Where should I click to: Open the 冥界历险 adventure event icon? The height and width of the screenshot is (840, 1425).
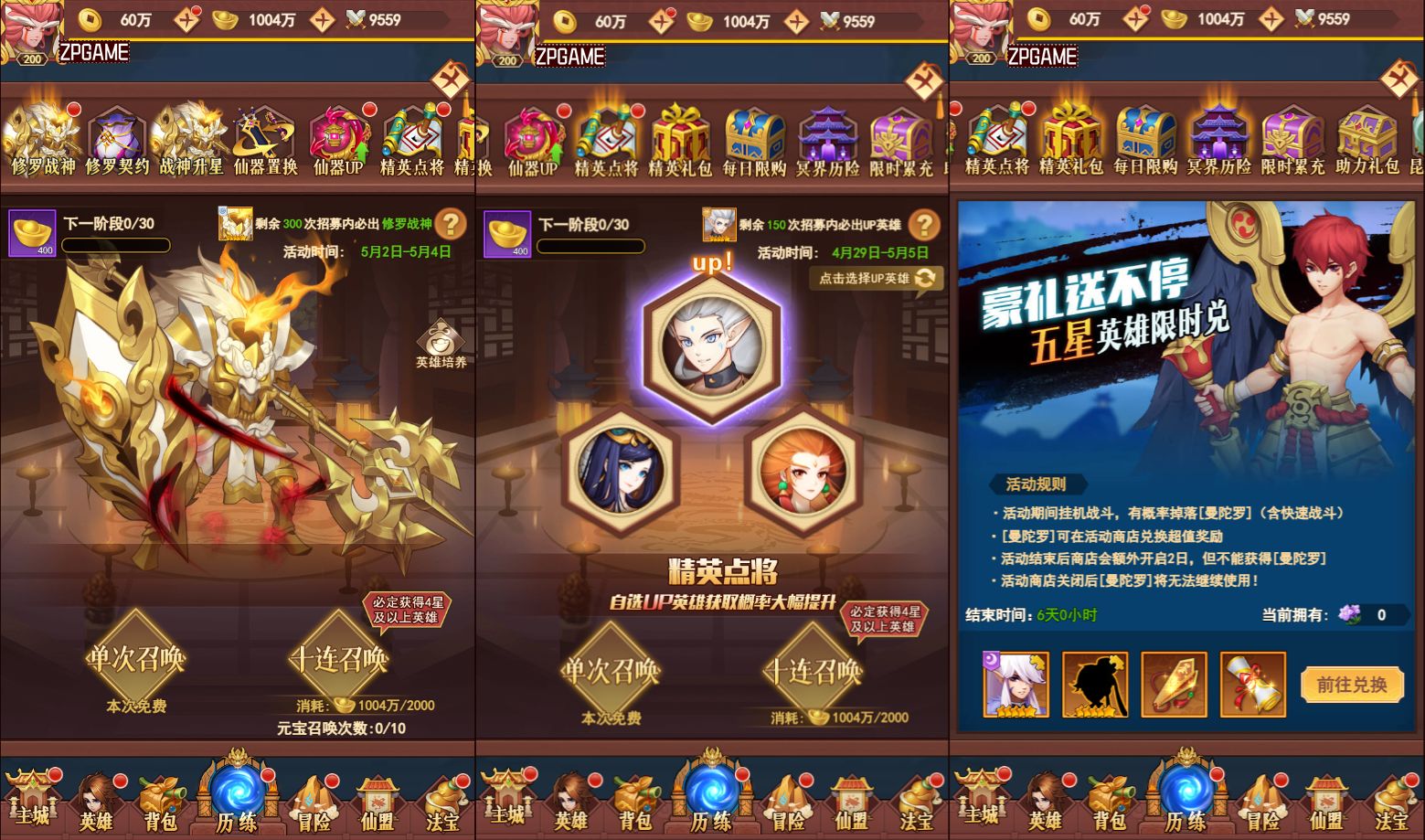1217,137
